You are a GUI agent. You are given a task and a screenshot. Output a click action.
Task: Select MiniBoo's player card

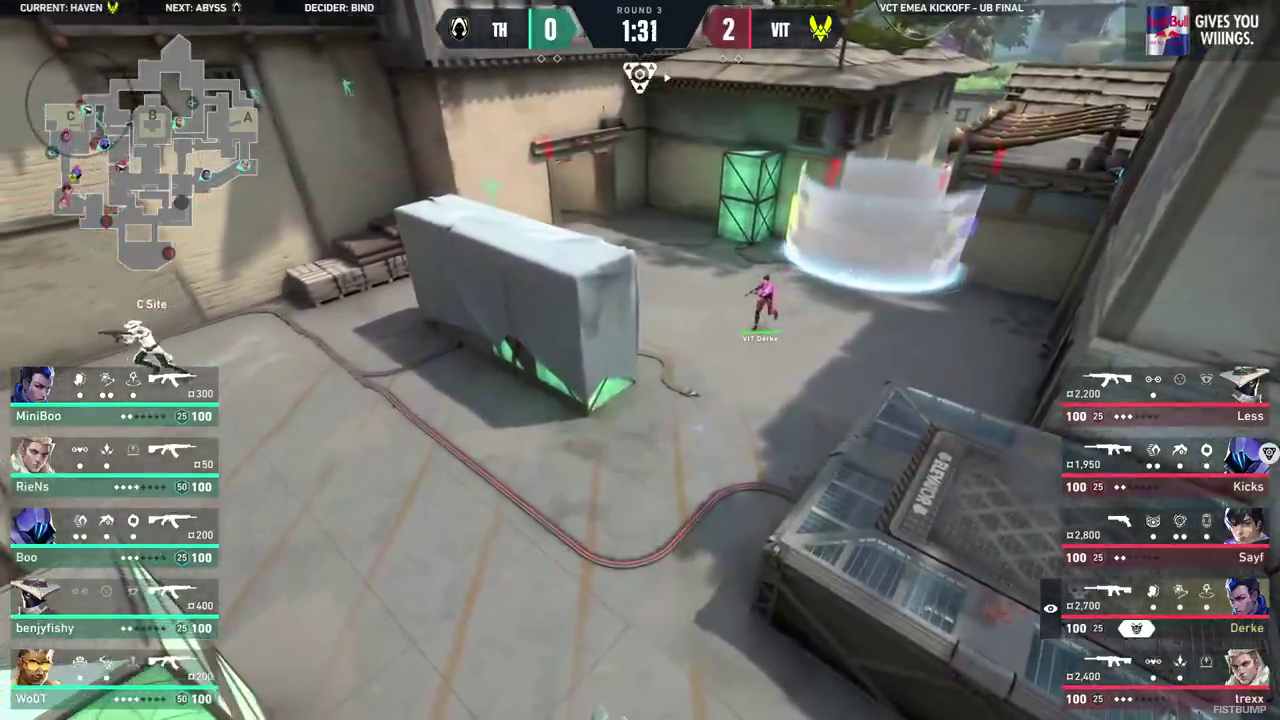[x=115, y=397]
